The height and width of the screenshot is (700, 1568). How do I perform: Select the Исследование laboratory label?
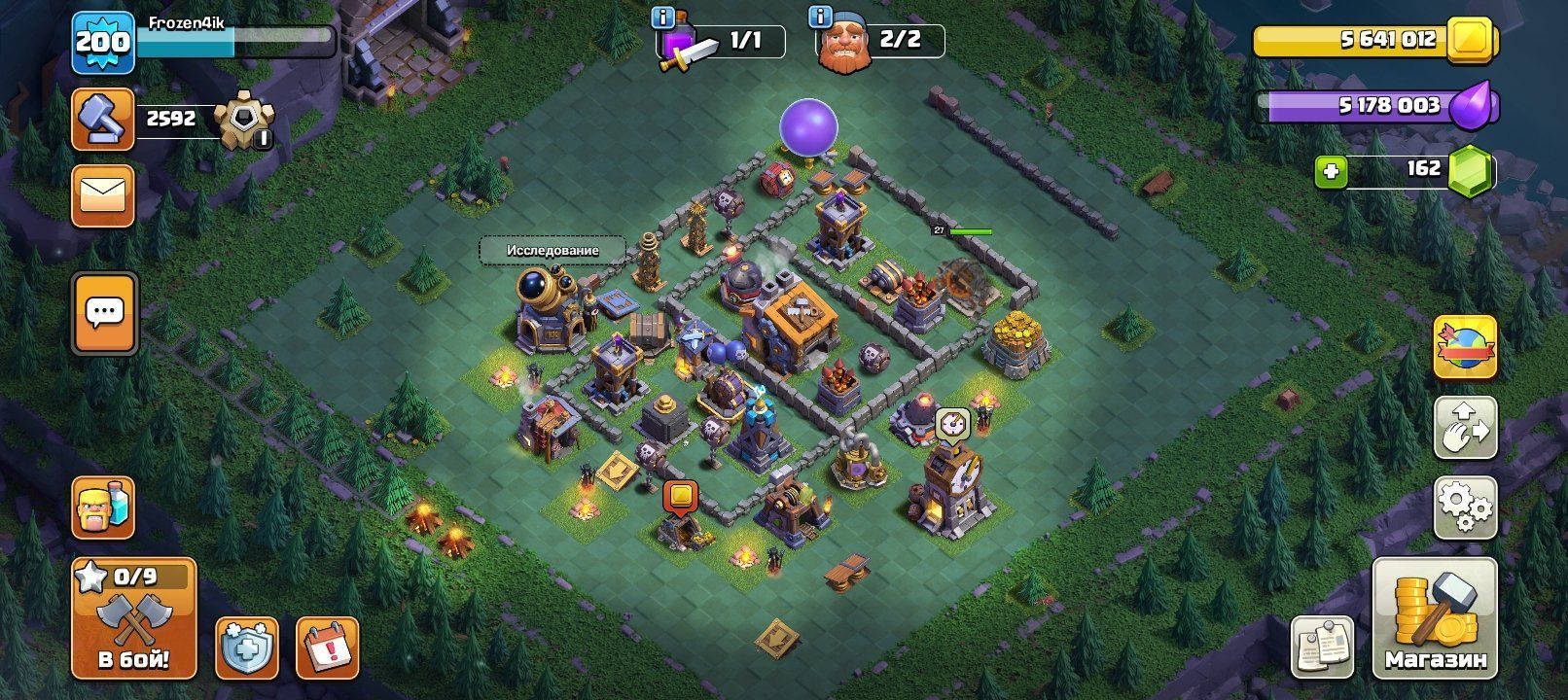click(552, 250)
